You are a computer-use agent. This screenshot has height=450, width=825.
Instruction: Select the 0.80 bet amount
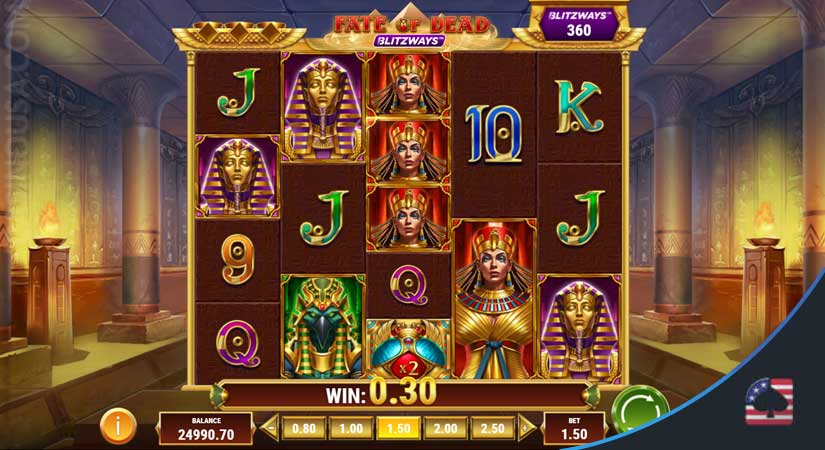(x=302, y=429)
